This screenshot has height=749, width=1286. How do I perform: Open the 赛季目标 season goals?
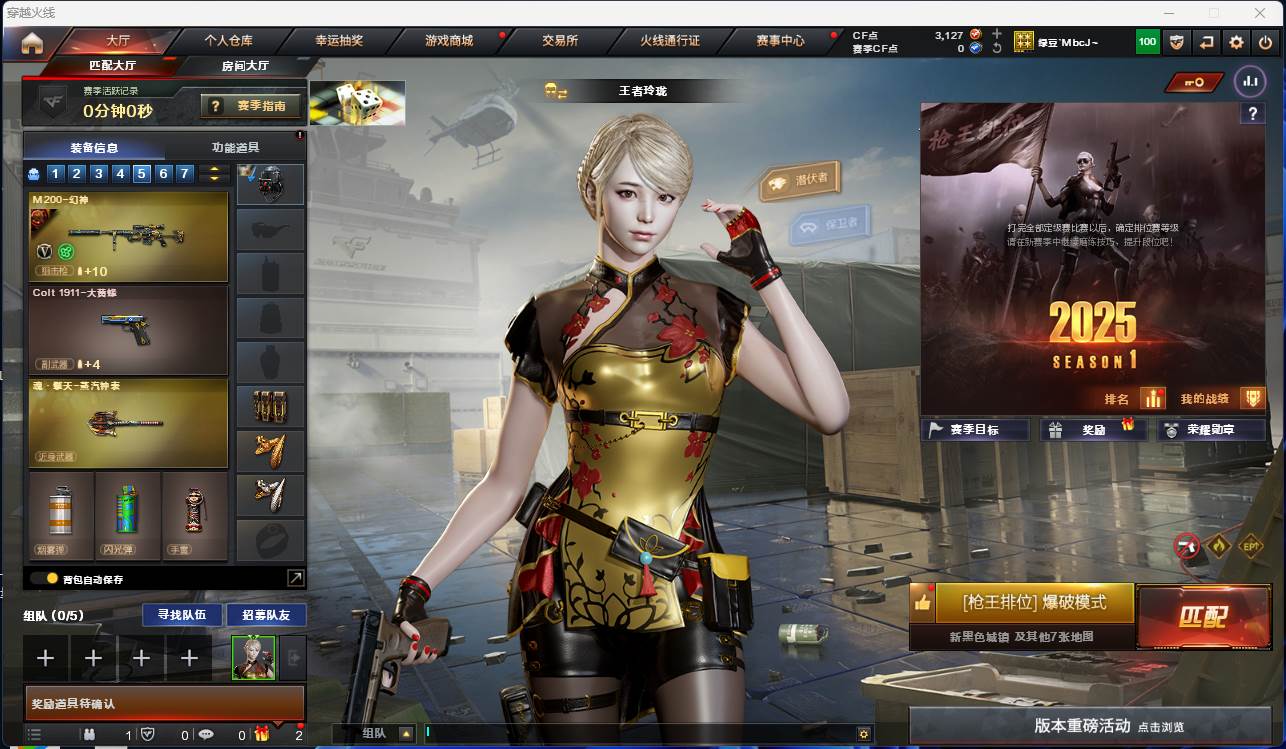[x=974, y=430]
